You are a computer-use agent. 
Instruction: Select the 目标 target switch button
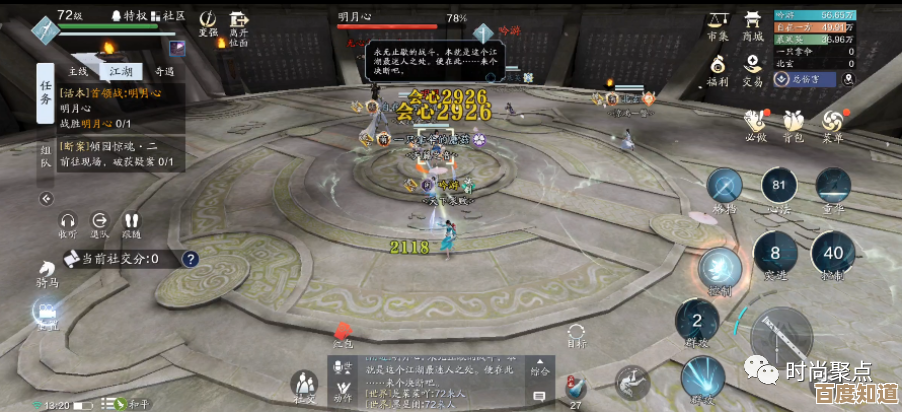pyautogui.click(x=576, y=335)
